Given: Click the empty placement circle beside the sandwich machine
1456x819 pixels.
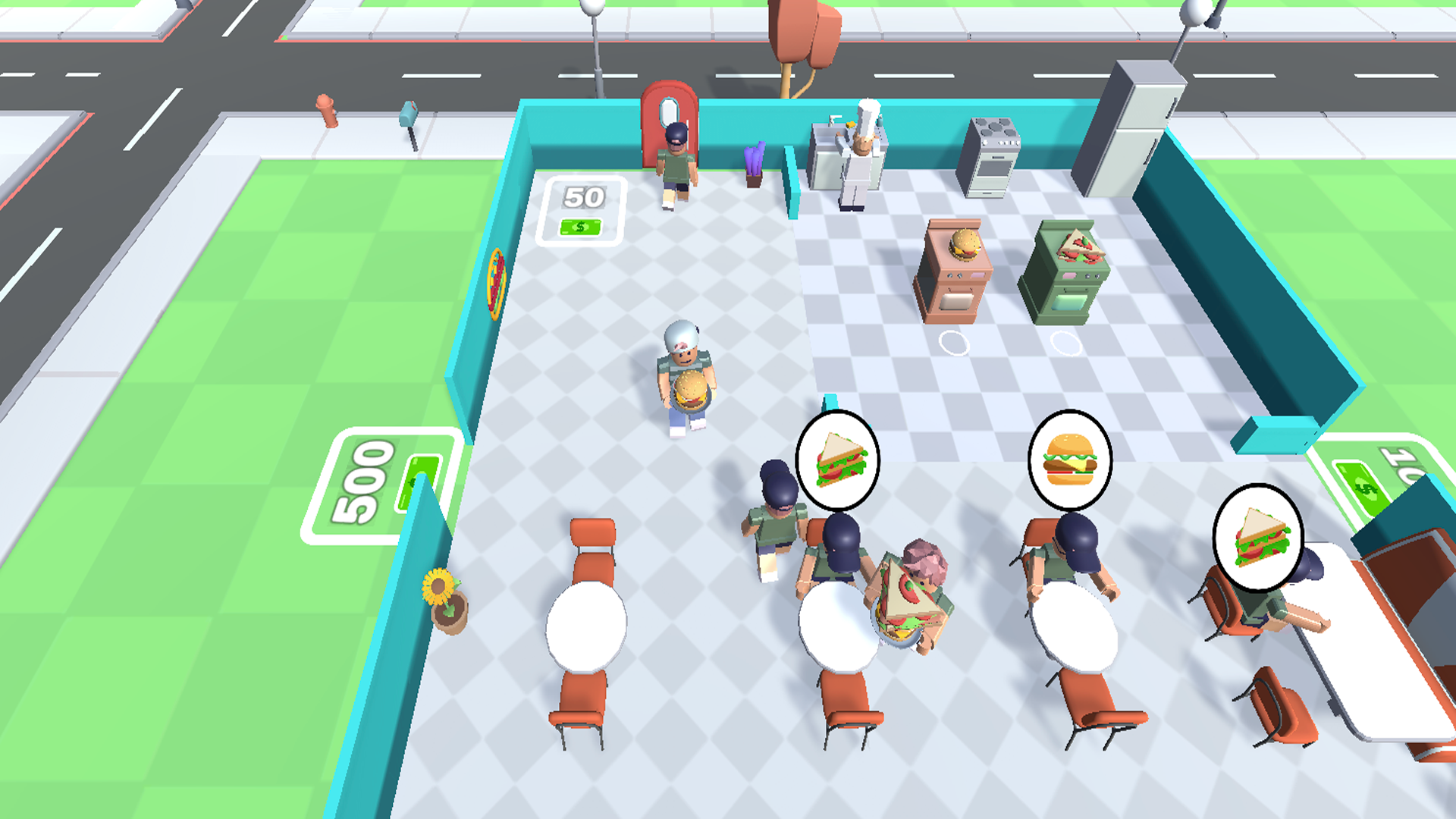Looking at the screenshot, I should 1065,343.
